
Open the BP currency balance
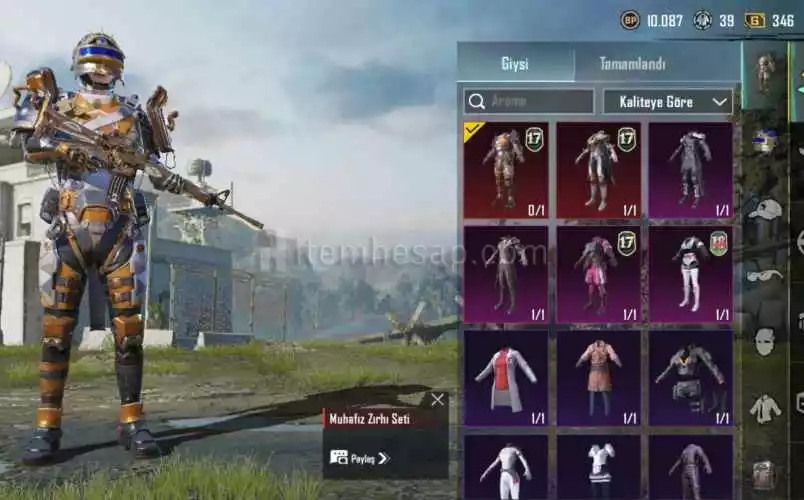(x=653, y=20)
